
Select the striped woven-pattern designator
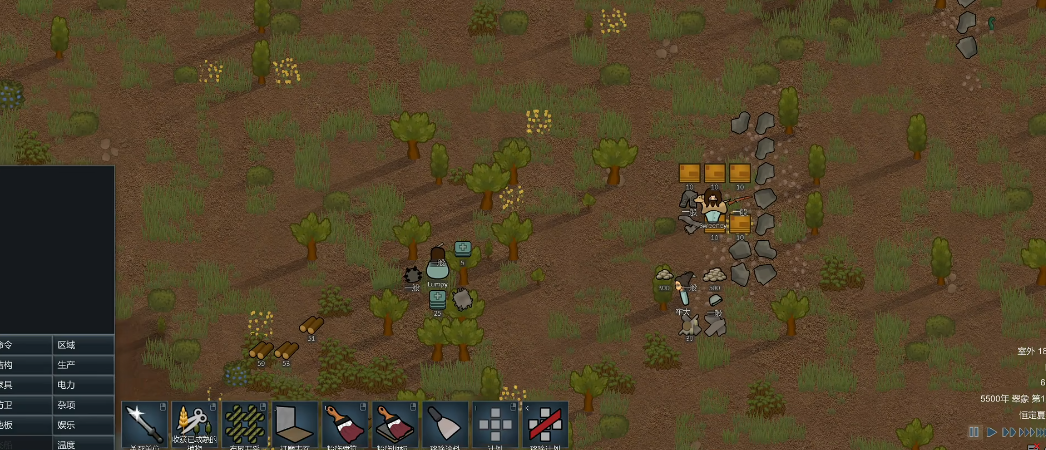pos(245,425)
